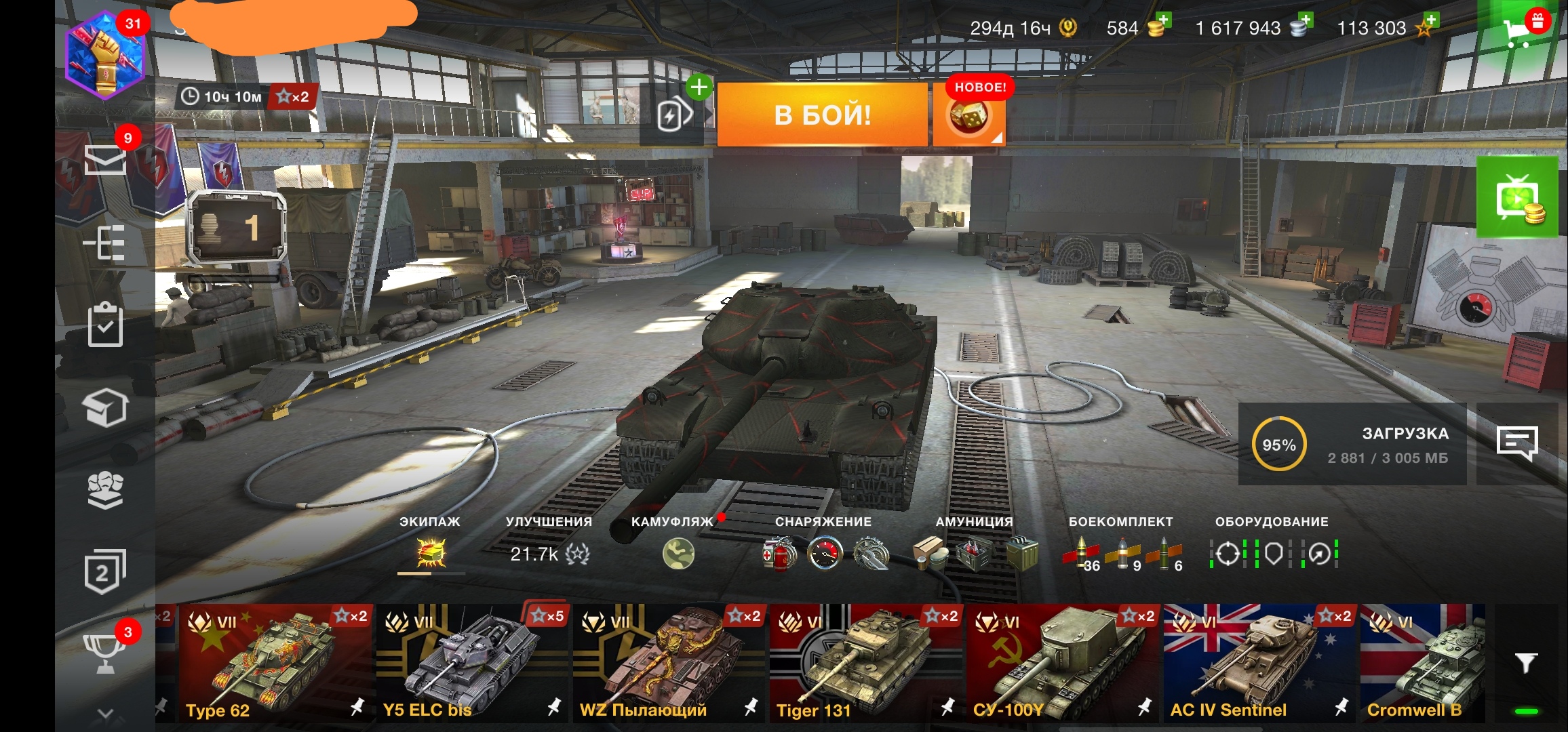This screenshot has height=732, width=1568.
Task: Open the tech tree menu
Action: coord(105,243)
